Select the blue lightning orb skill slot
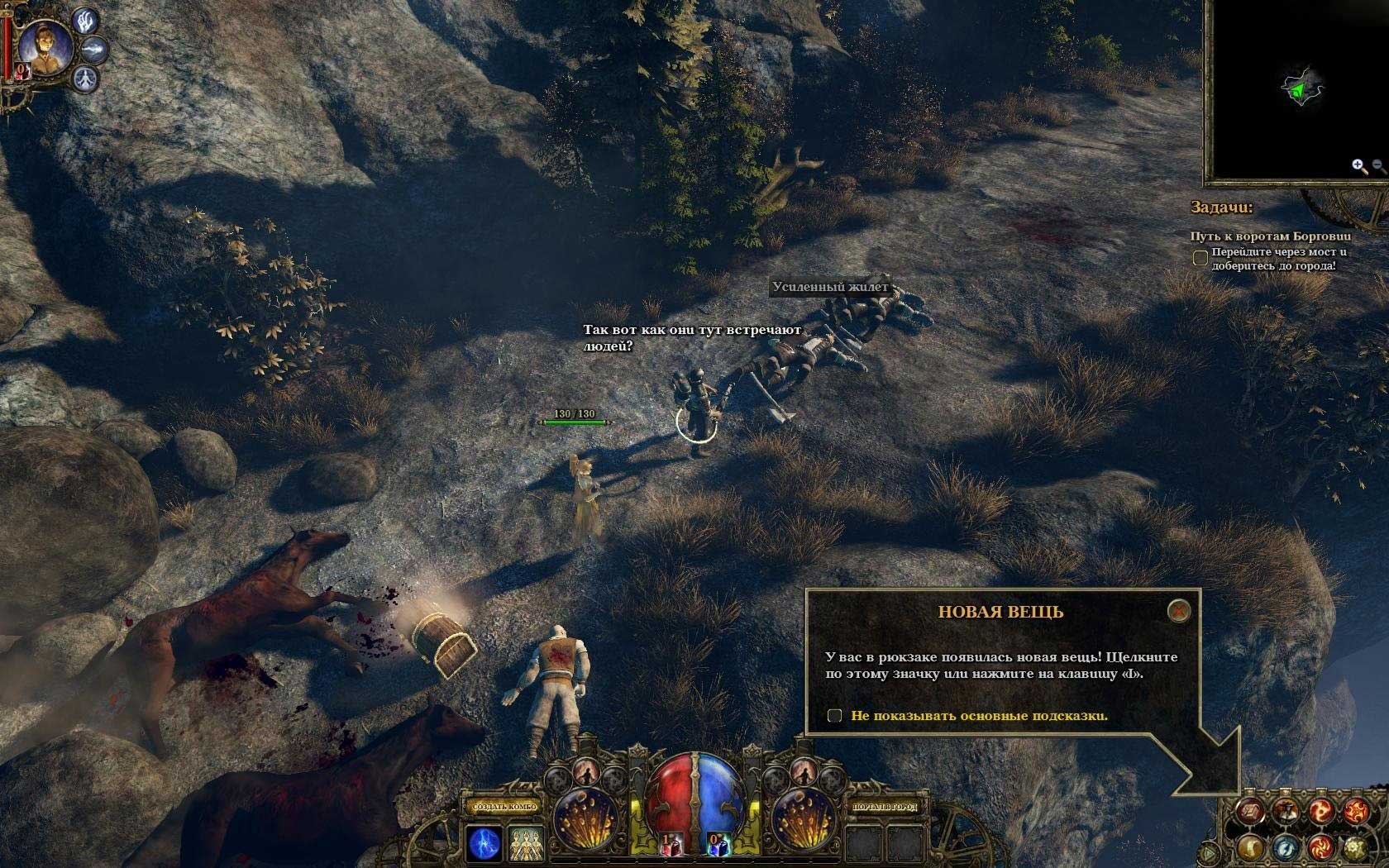Screen dimensions: 1389x868 click(484, 844)
